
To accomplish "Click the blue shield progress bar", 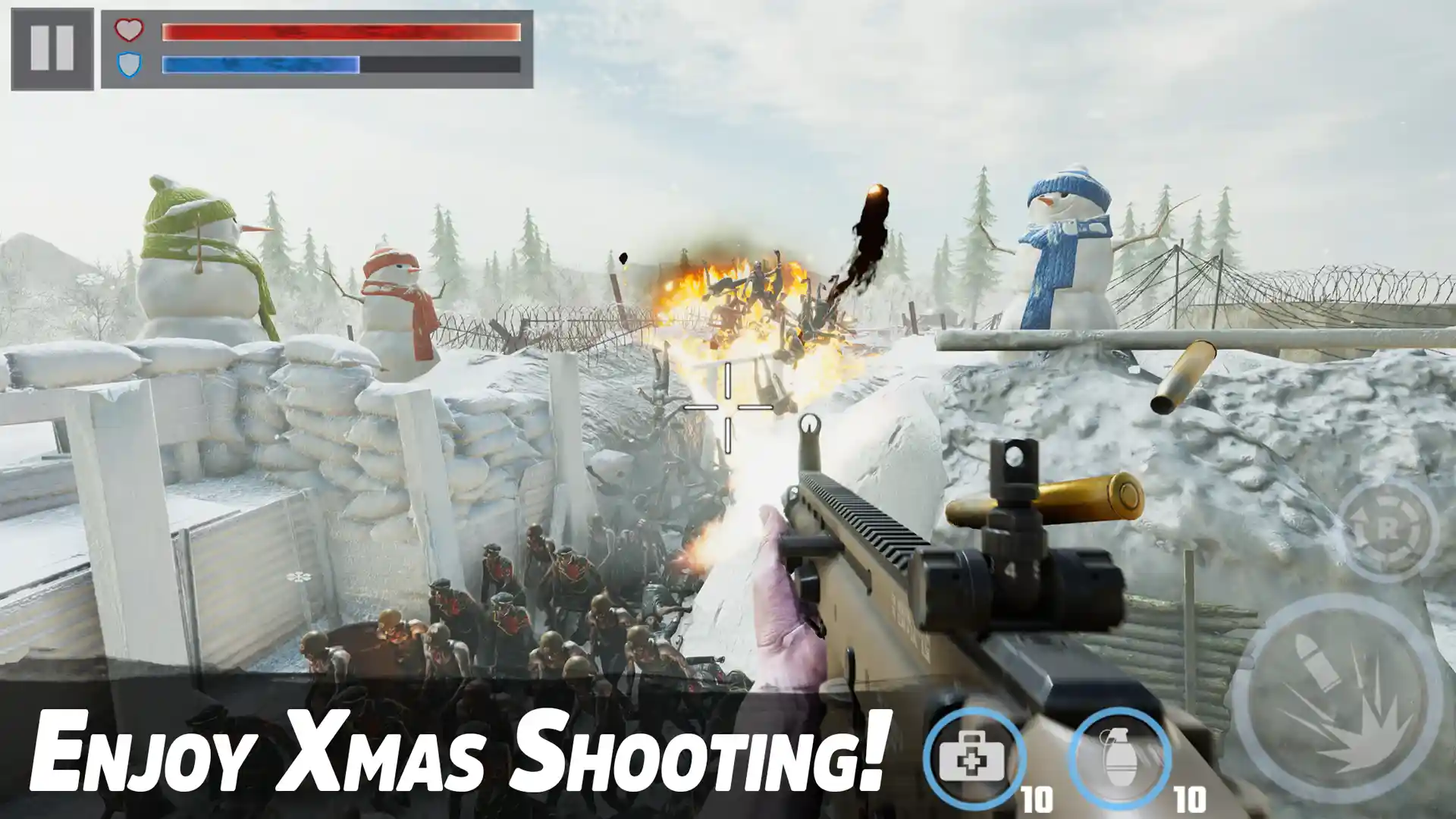I will 262,64.
